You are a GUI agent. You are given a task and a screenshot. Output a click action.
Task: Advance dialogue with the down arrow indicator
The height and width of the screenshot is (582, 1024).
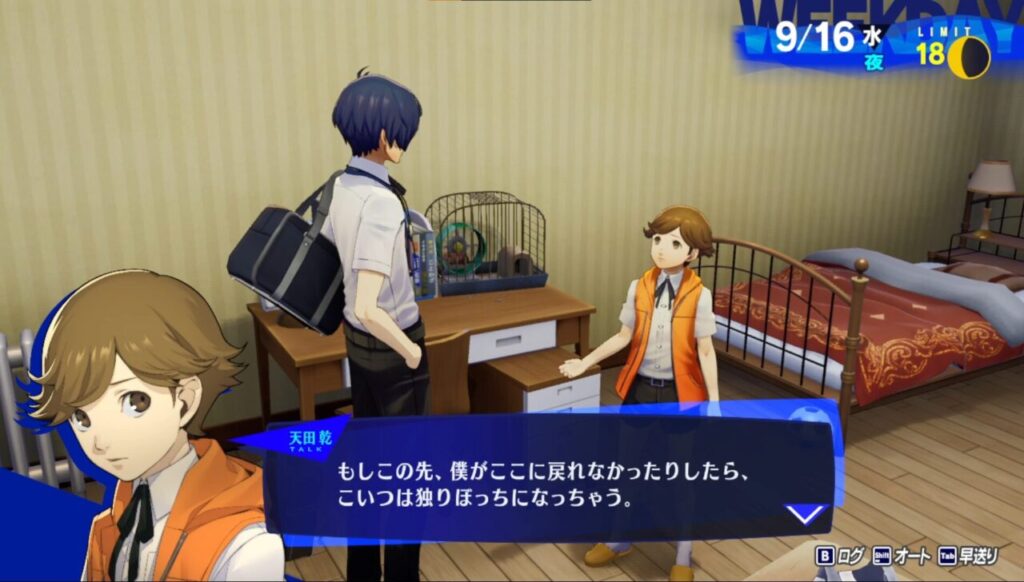(805, 514)
